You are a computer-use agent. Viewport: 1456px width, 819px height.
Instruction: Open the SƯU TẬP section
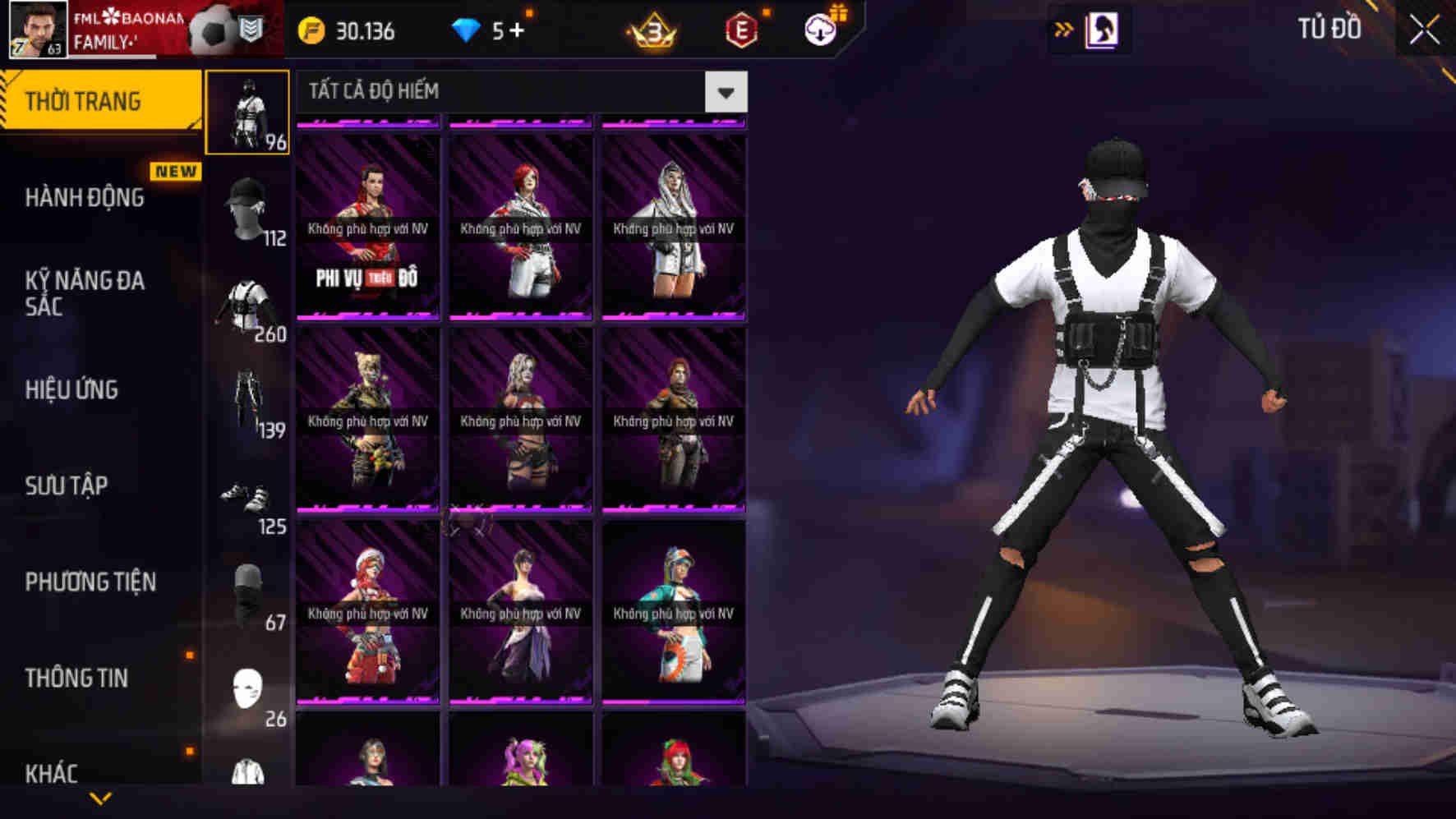click(x=71, y=486)
